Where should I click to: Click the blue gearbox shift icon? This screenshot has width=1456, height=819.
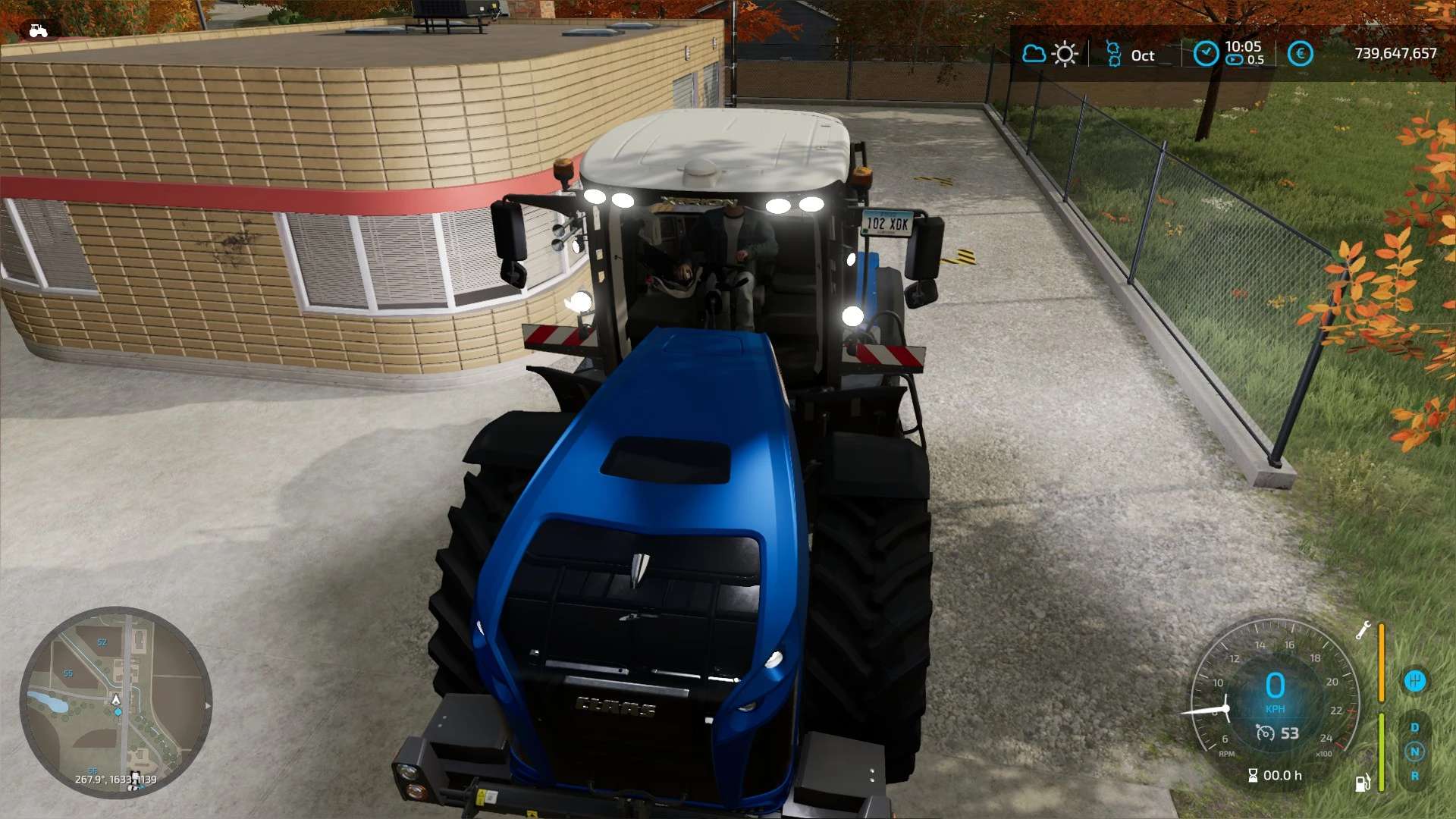pyautogui.click(x=1414, y=680)
